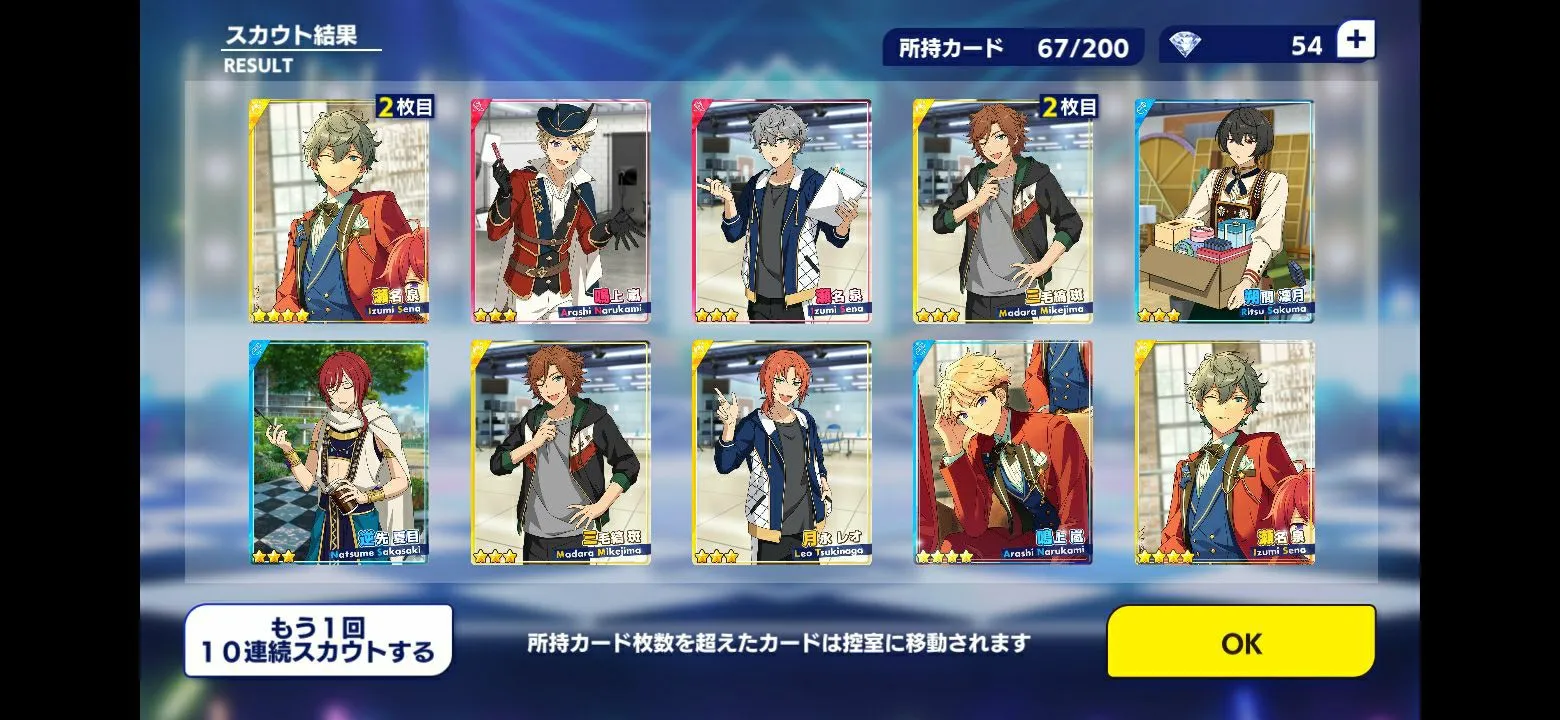Screen dimensions: 1560x720
Task: Select the four-star Izumi Sena card marked 2枚目
Action: [x=339, y=211]
